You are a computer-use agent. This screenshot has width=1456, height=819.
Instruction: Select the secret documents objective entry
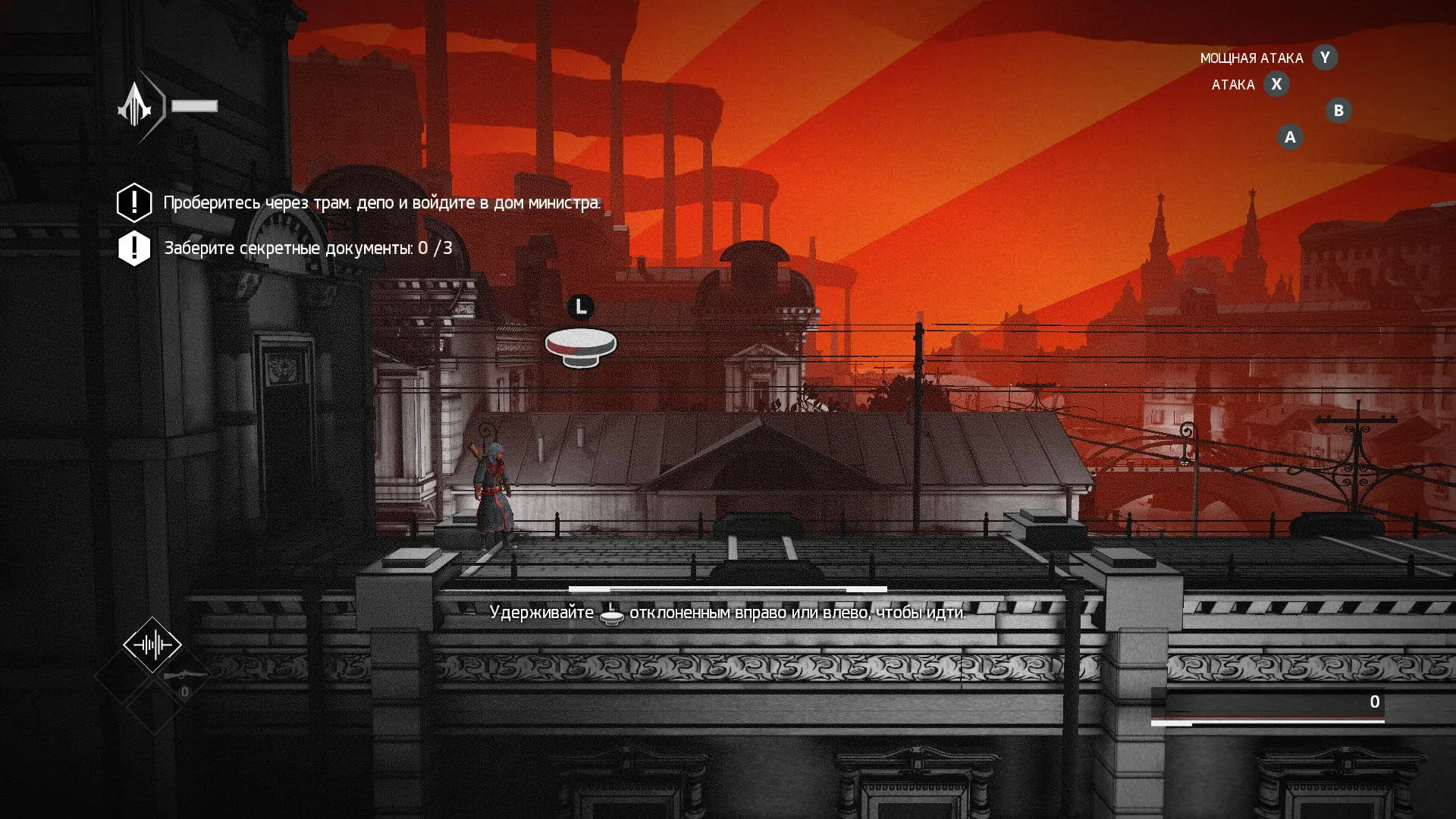click(x=308, y=249)
